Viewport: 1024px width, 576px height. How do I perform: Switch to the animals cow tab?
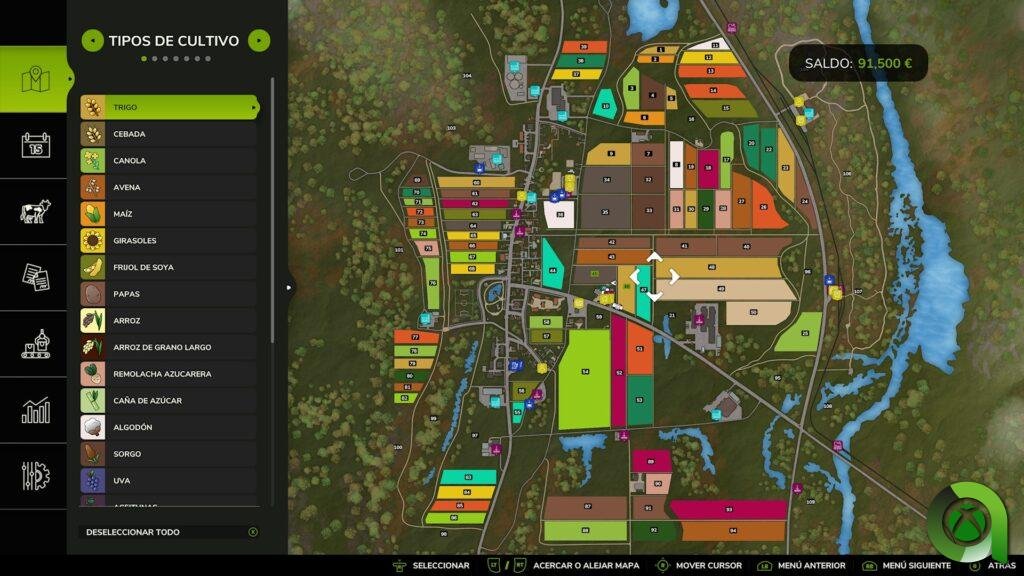coord(35,212)
